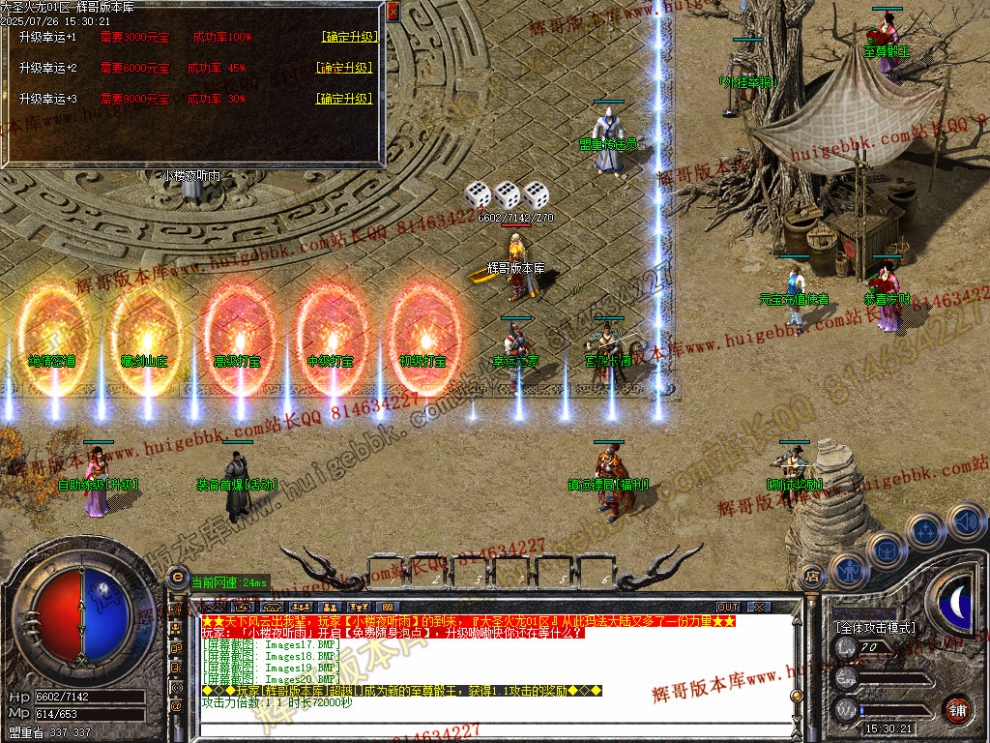Change the 全体攻击模式 attack mode label
The image size is (990, 743).
pyautogui.click(x=875, y=628)
